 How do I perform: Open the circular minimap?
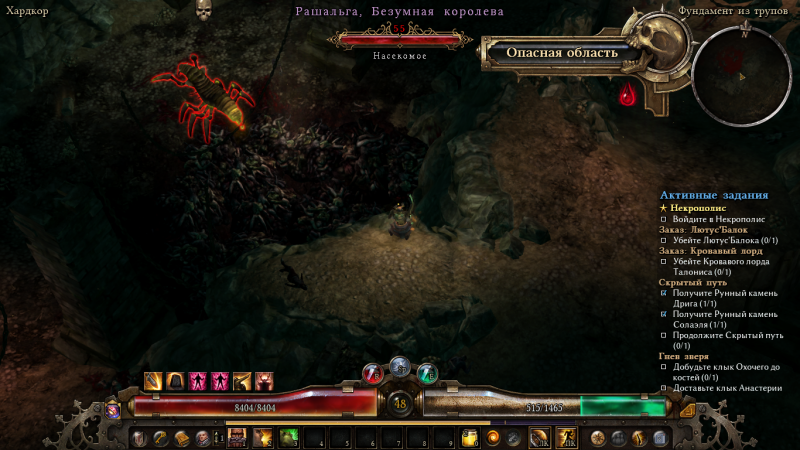click(x=741, y=67)
